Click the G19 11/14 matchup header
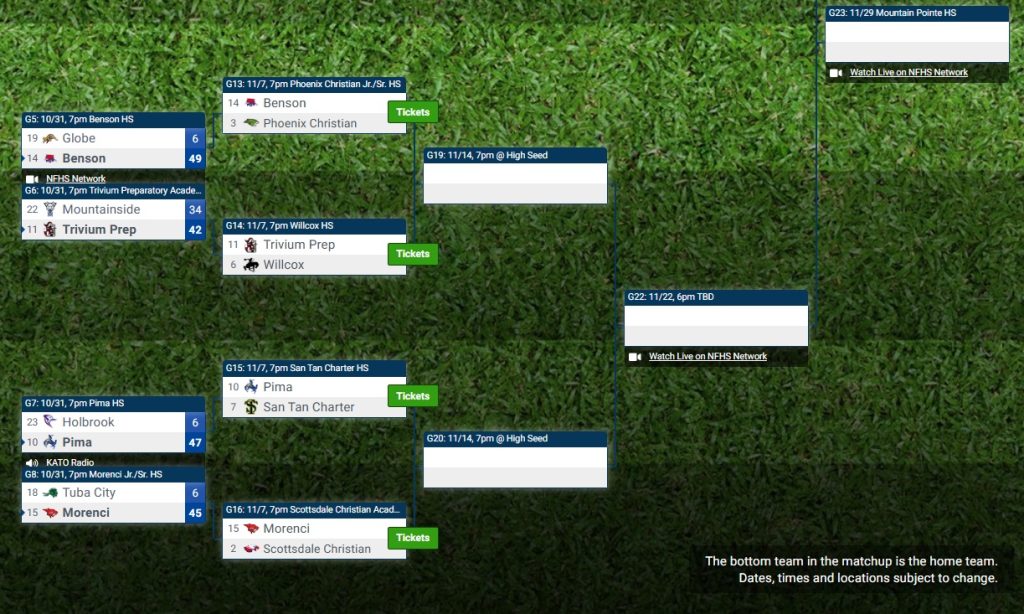This screenshot has height=614, width=1024. point(514,156)
